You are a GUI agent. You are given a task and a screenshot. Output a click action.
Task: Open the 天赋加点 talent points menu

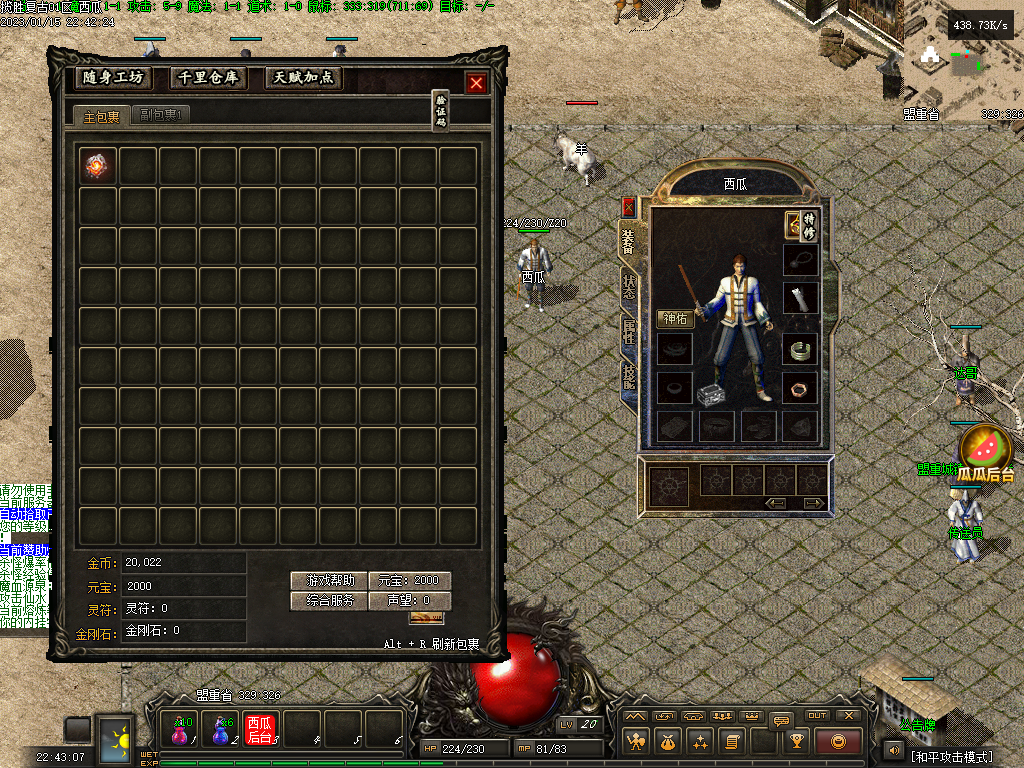point(304,78)
